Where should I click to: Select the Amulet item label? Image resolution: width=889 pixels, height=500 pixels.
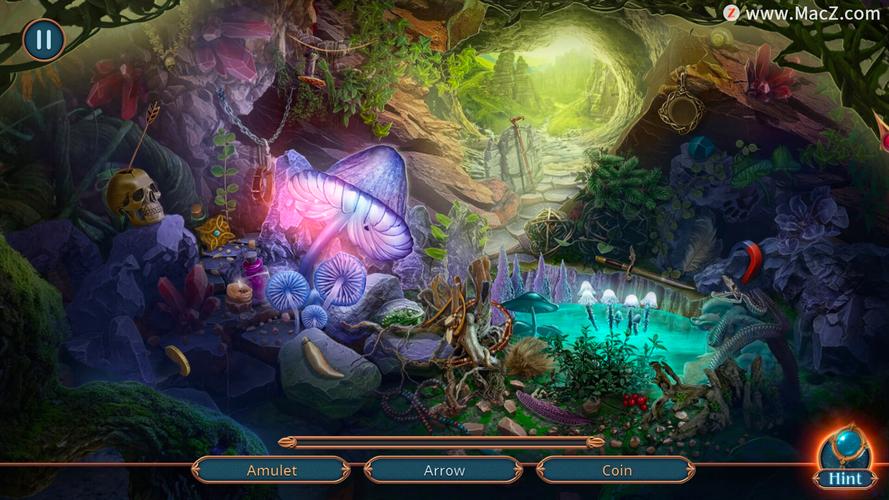click(271, 470)
